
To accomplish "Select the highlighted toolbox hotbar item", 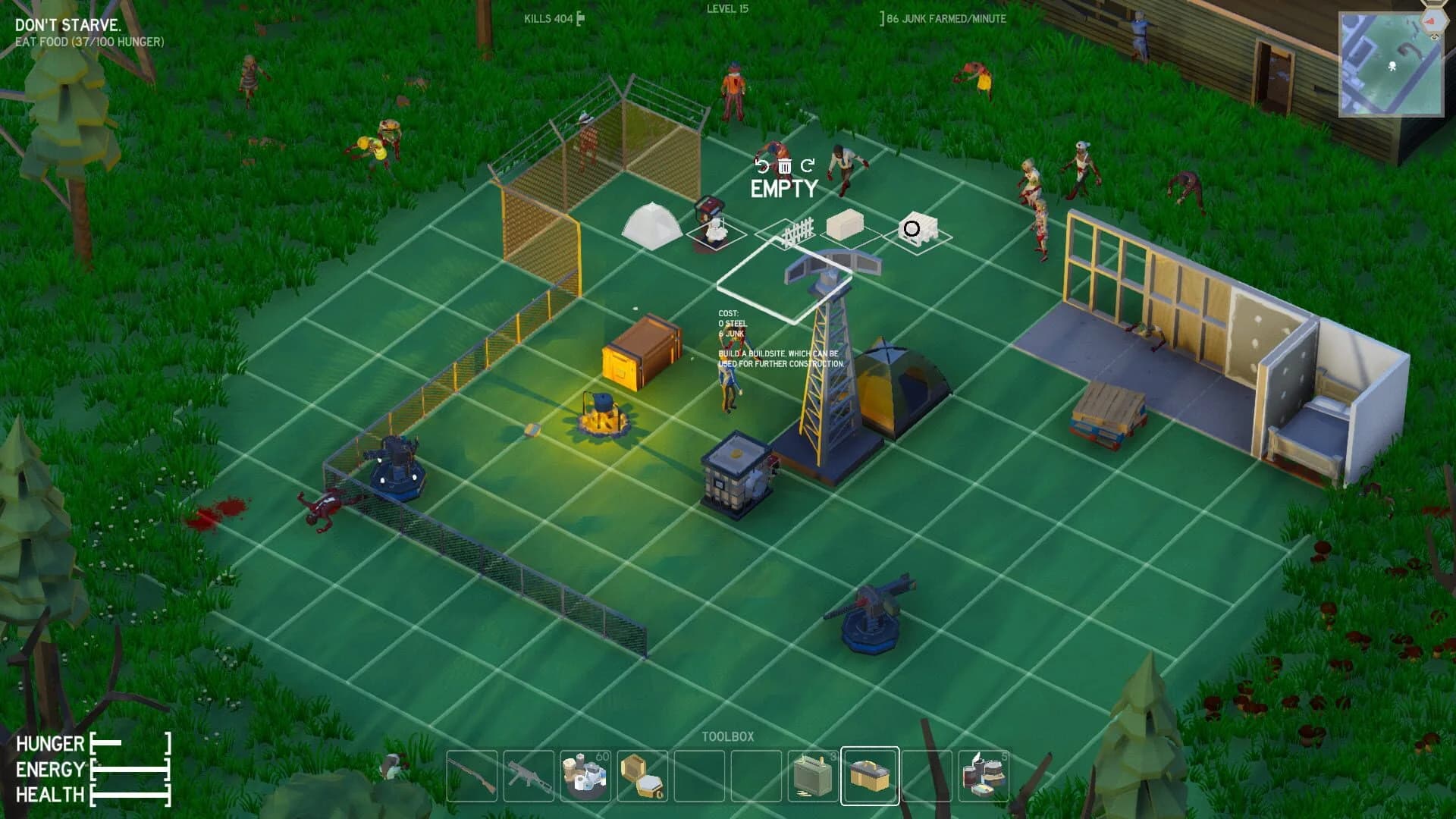I will tap(868, 775).
